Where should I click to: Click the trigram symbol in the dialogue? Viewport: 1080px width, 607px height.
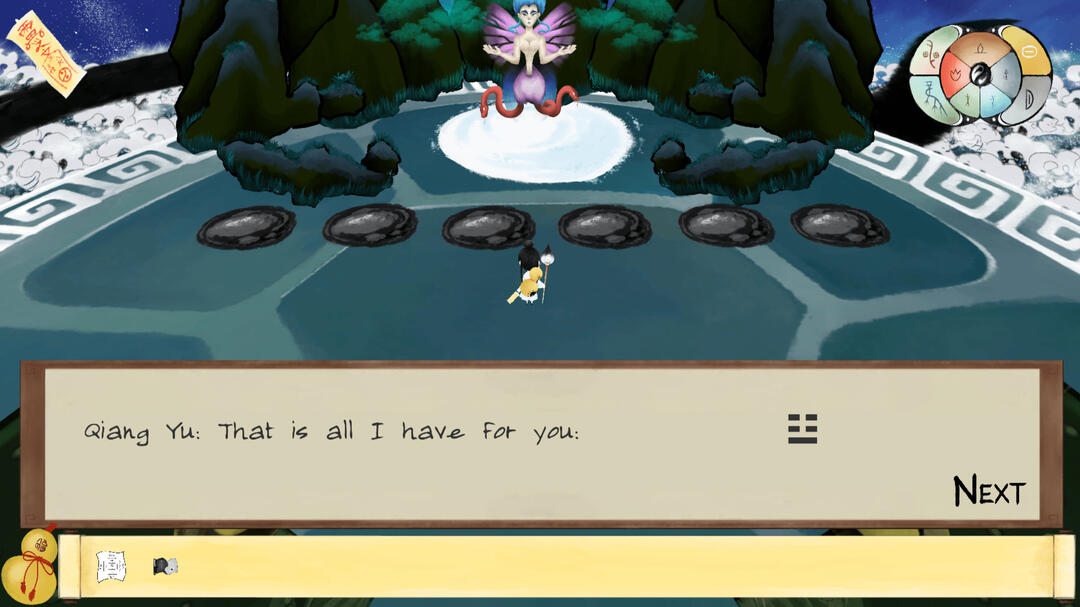(802, 429)
